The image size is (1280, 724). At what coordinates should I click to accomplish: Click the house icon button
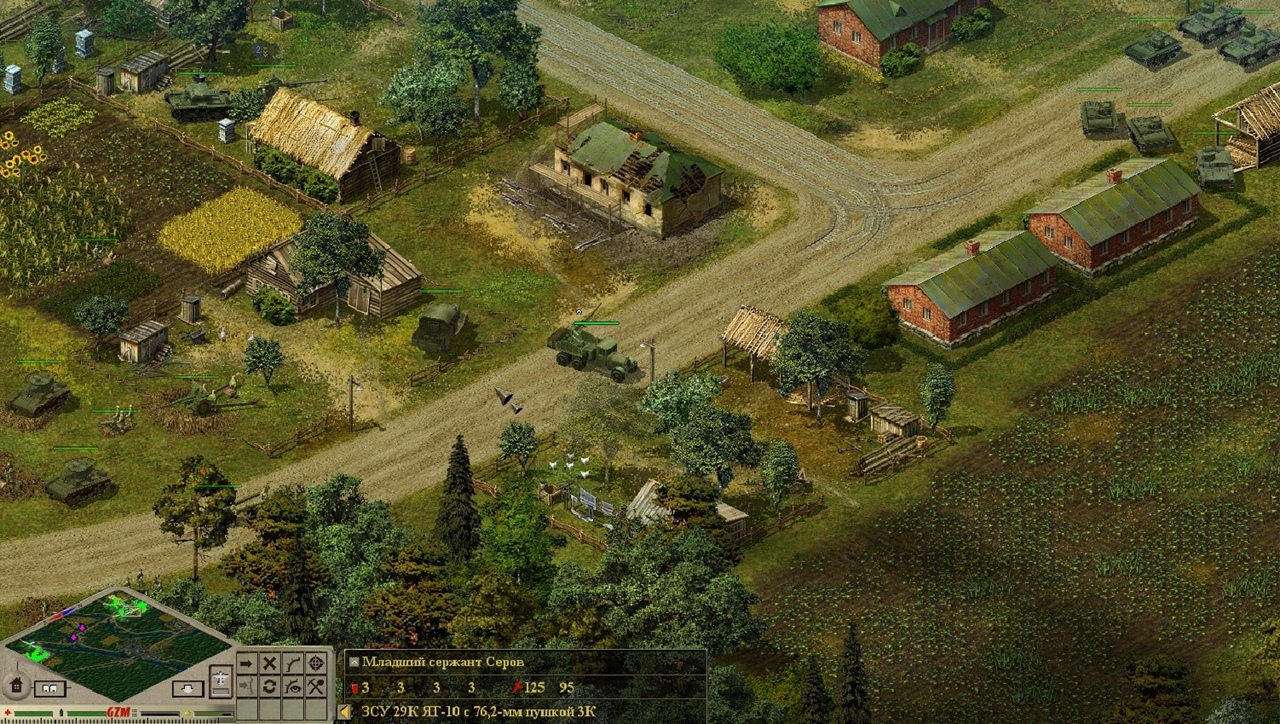pos(15,686)
